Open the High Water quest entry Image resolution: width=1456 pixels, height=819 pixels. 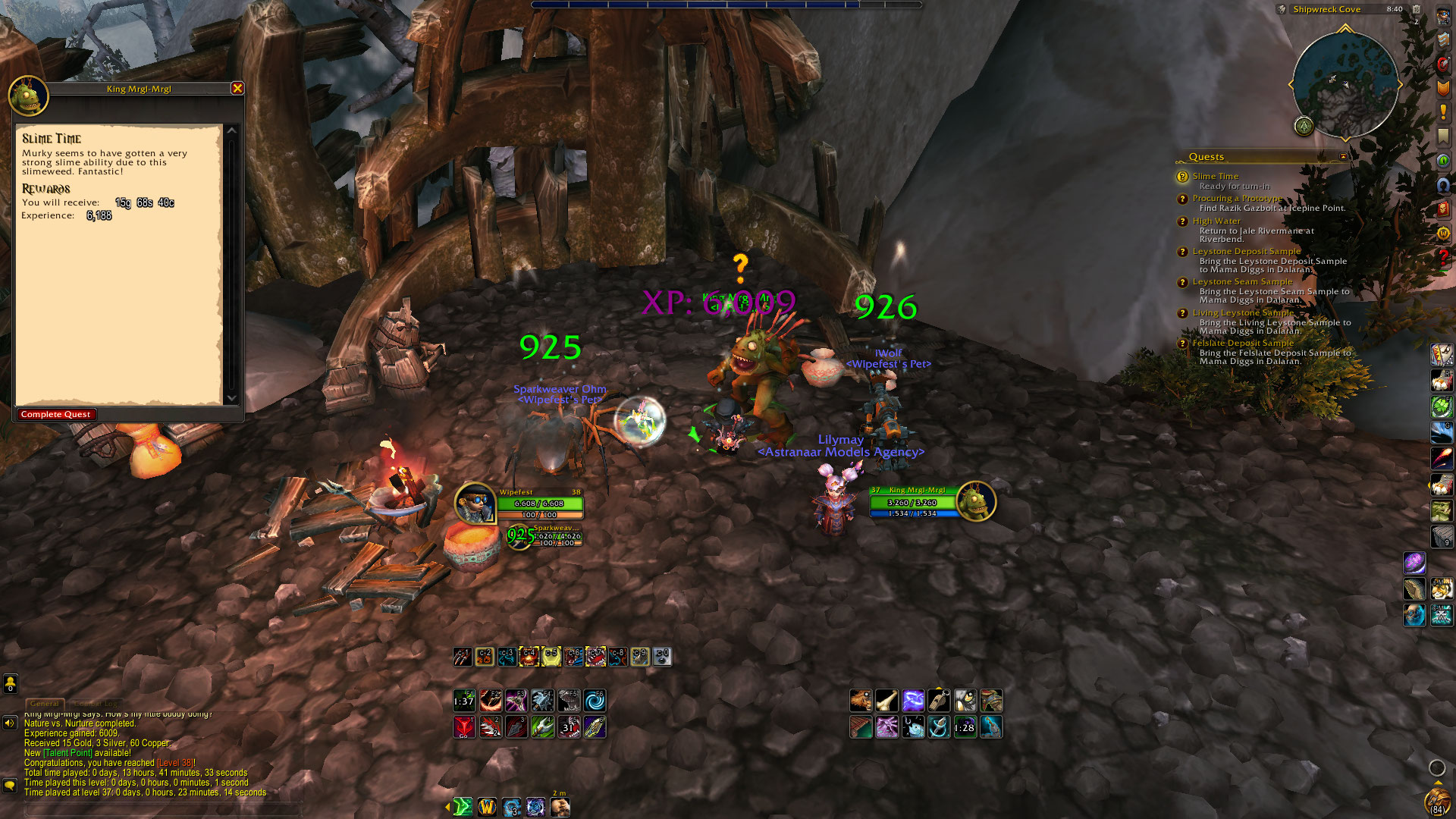[1216, 221]
